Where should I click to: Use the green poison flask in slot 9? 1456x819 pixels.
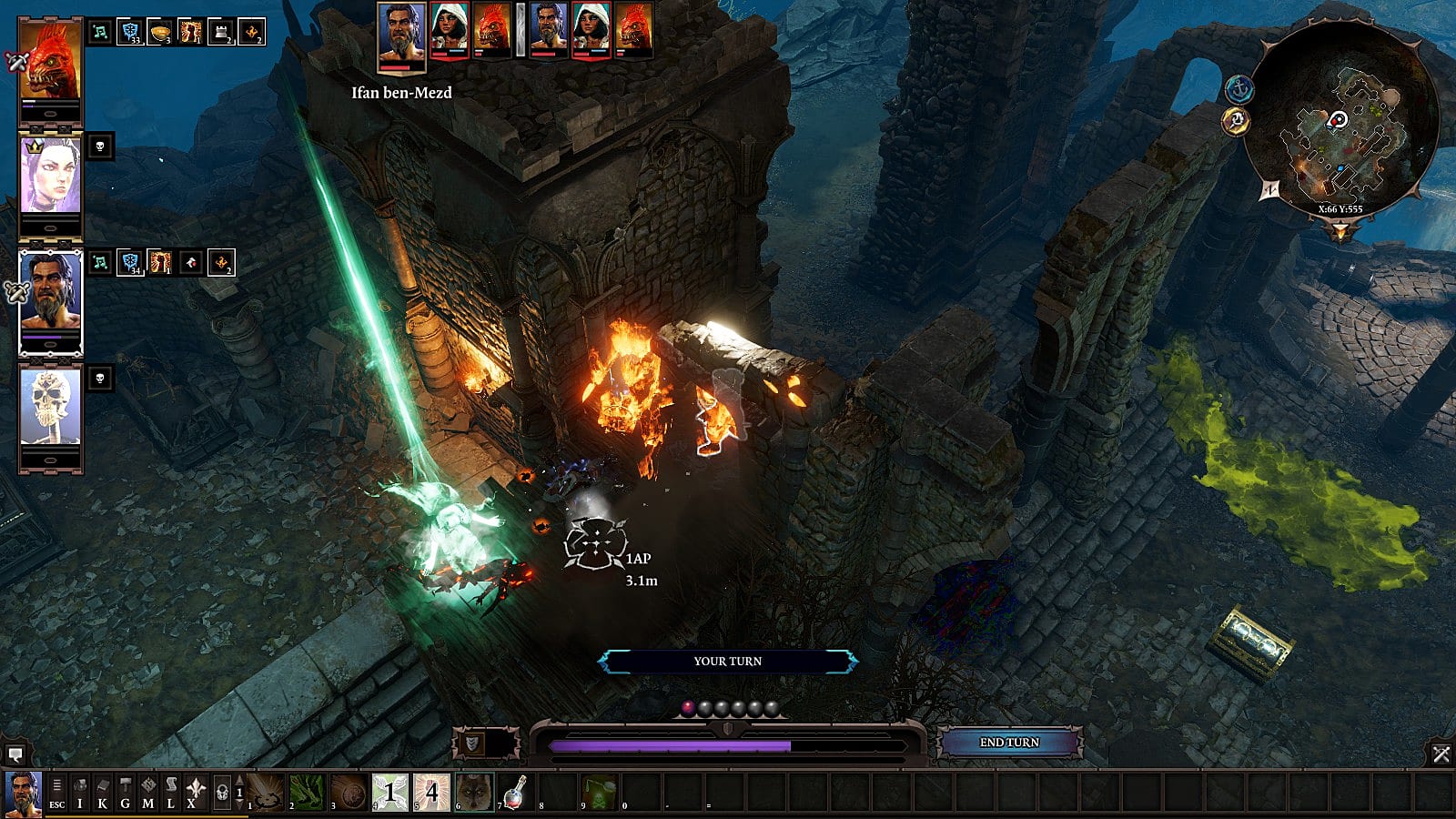(598, 793)
